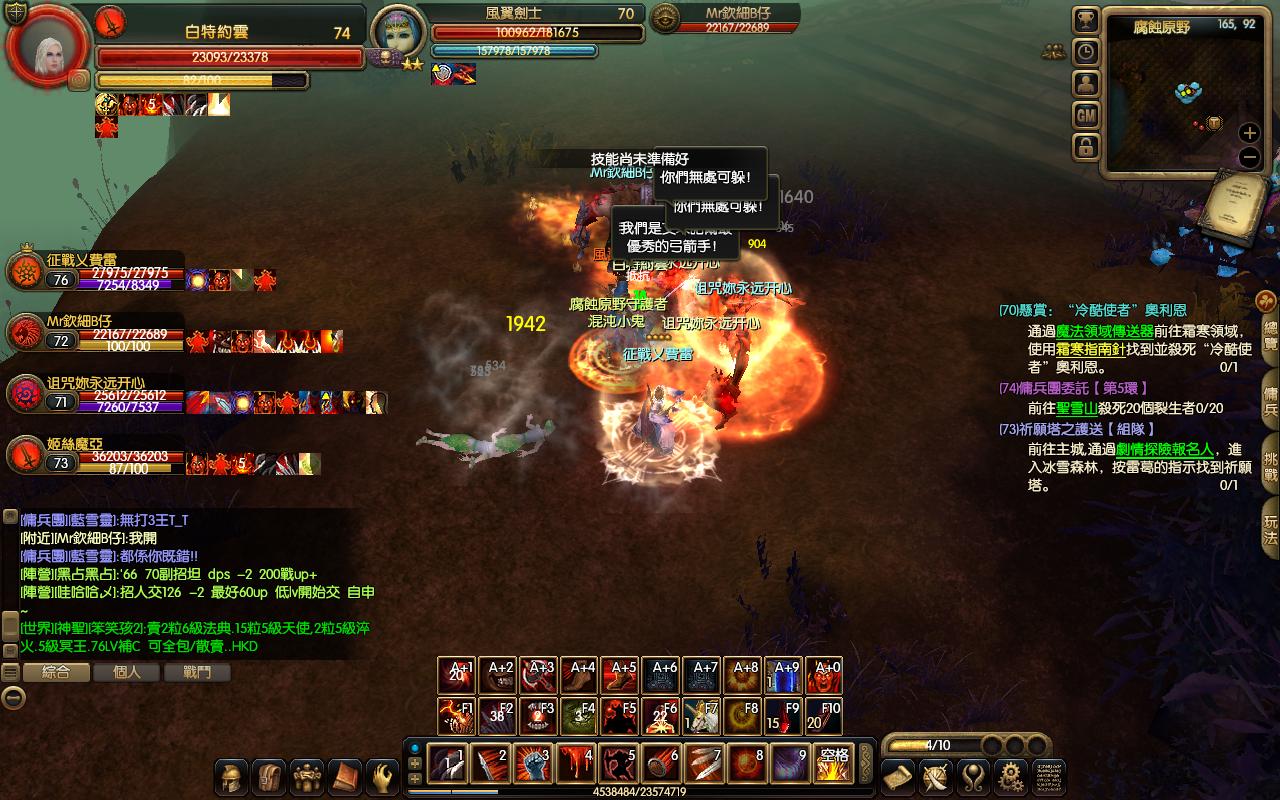
Task: Open the book icon below the minimap
Action: pos(1235,207)
